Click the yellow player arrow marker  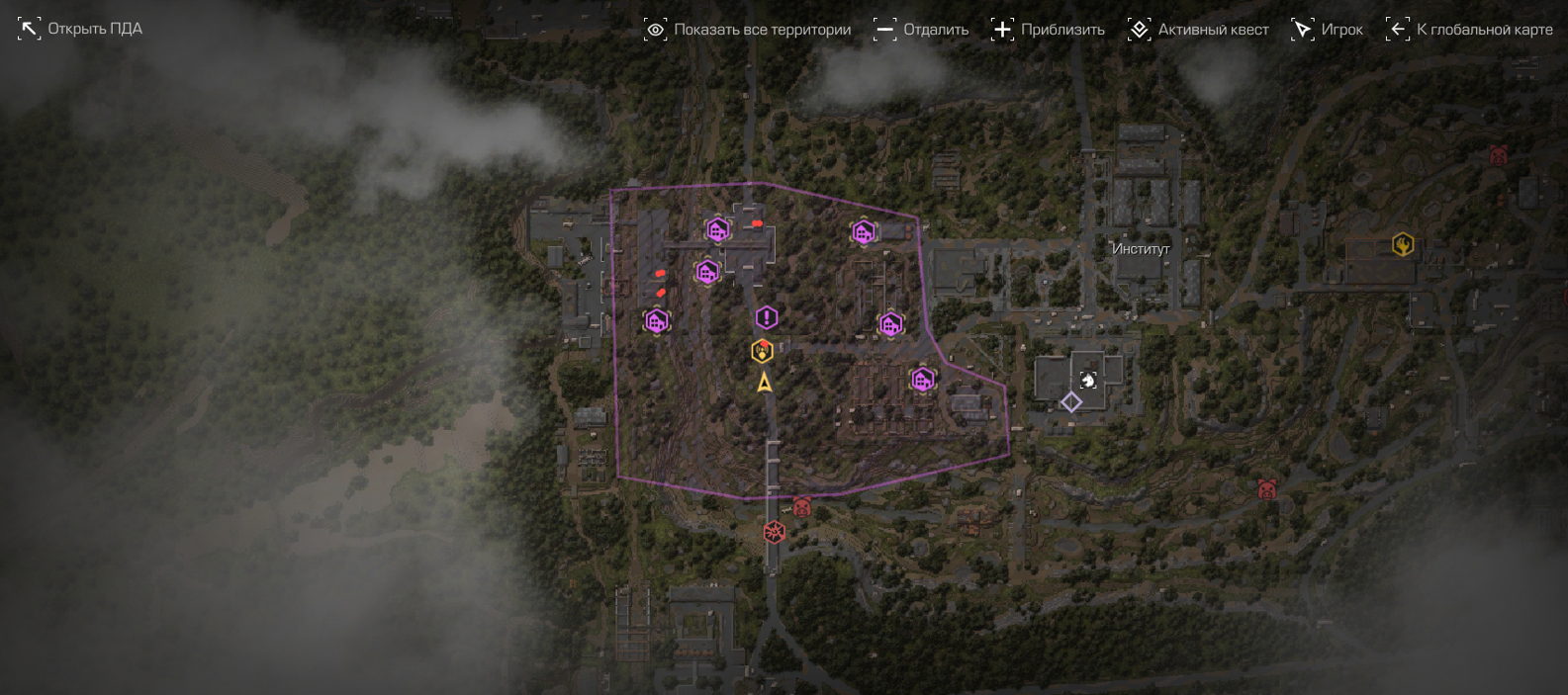pos(765,383)
